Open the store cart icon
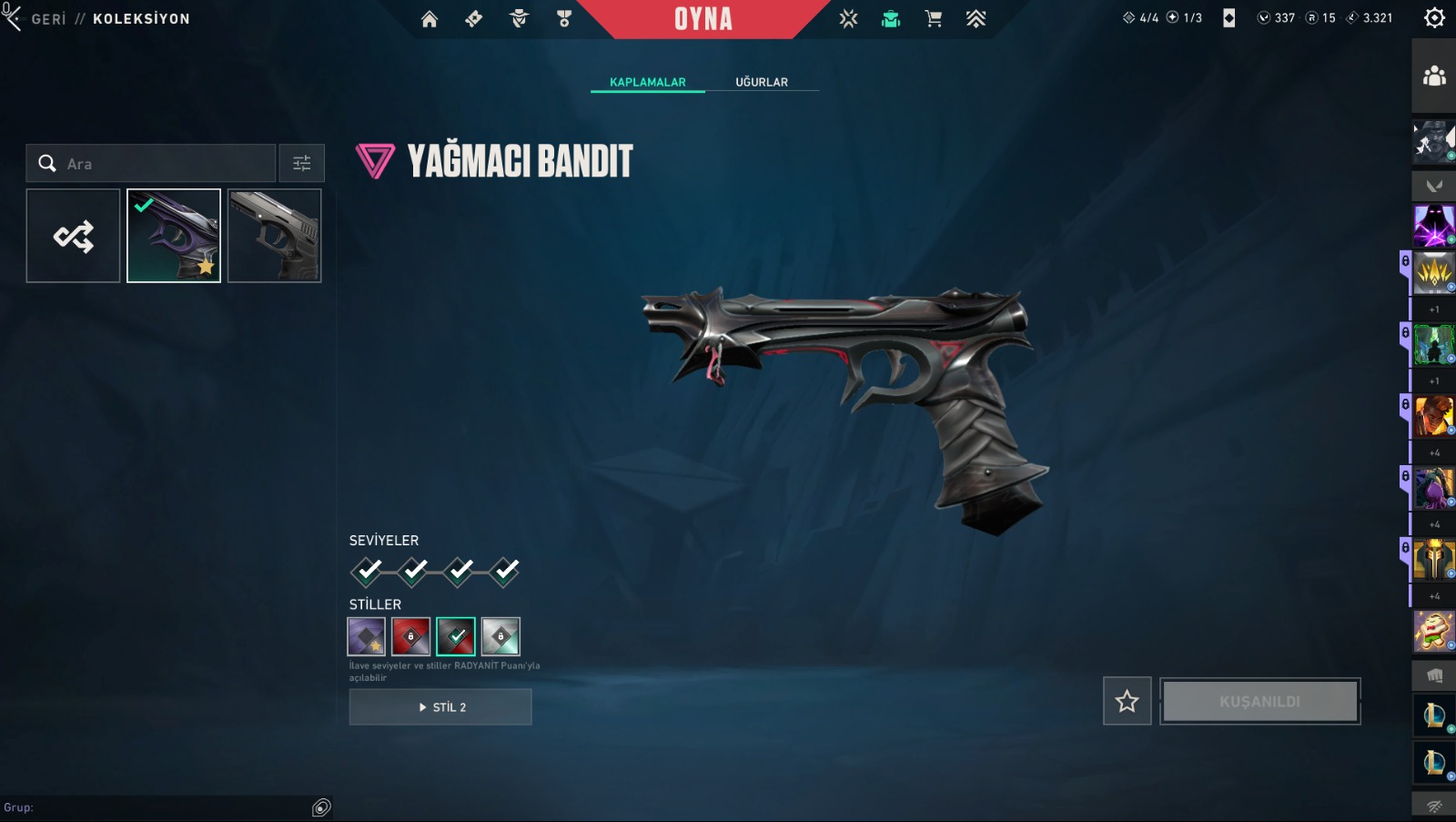1456x822 pixels. (x=933, y=19)
